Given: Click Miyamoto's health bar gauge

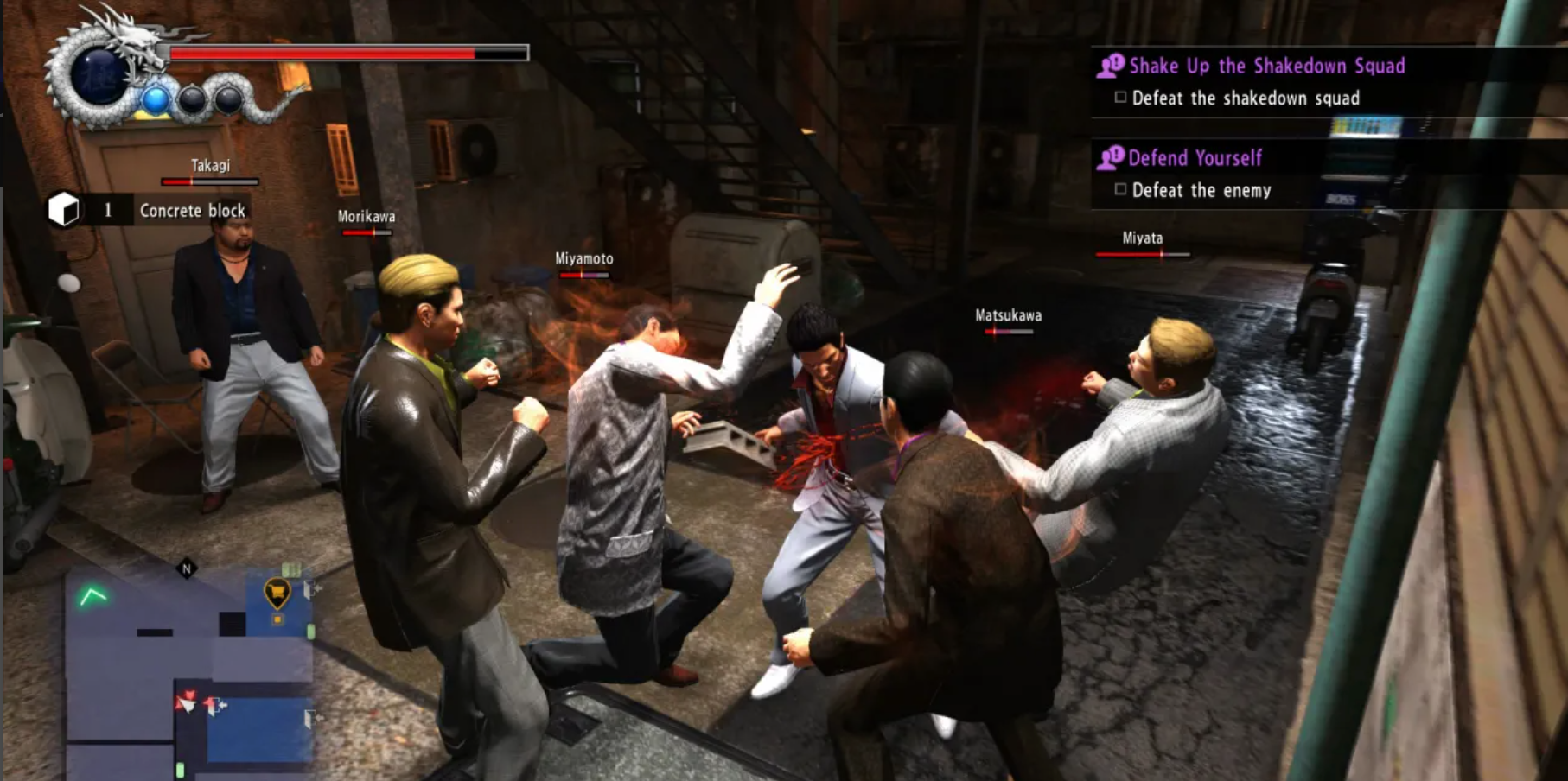Looking at the screenshot, I should 583,274.
